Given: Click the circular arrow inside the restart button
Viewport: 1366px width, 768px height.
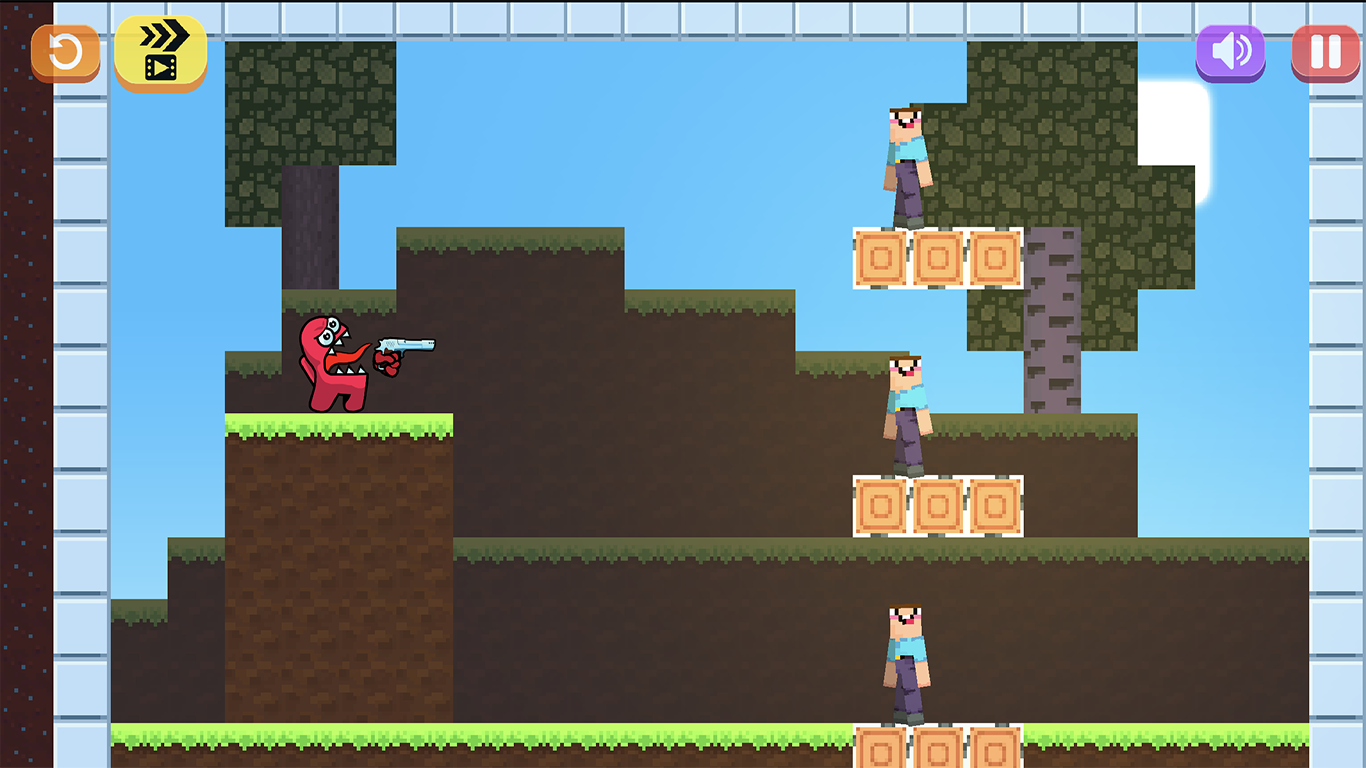Looking at the screenshot, I should pyautogui.click(x=64, y=52).
